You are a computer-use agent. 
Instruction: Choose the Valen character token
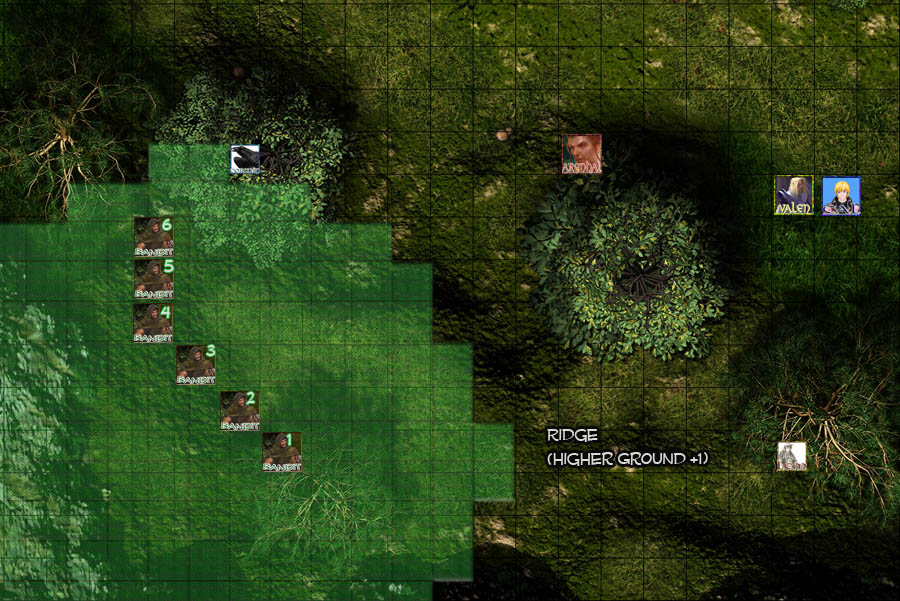[x=793, y=195]
